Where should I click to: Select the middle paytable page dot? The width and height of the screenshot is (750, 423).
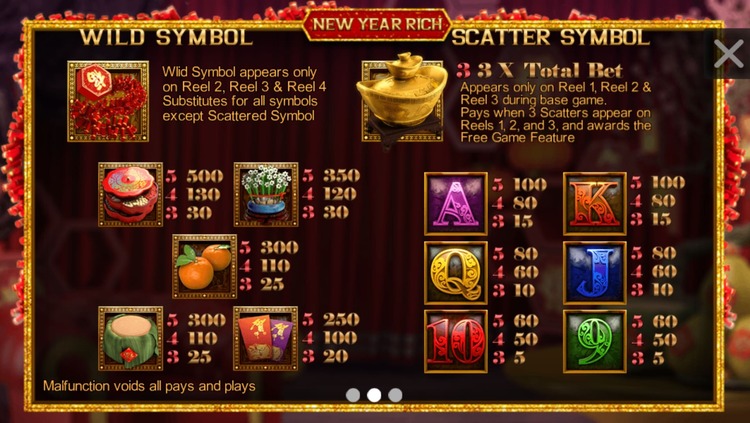[374, 395]
